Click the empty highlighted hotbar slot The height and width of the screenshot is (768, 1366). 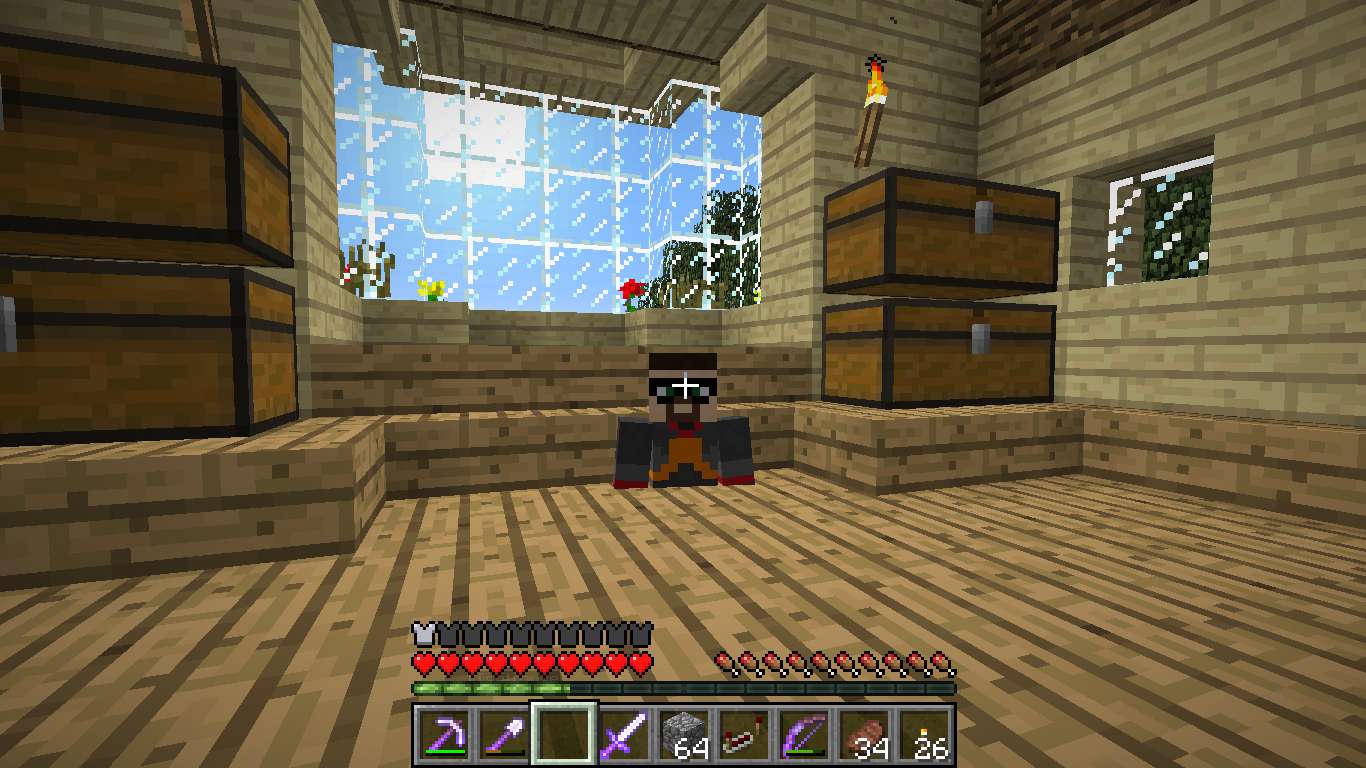(564, 736)
